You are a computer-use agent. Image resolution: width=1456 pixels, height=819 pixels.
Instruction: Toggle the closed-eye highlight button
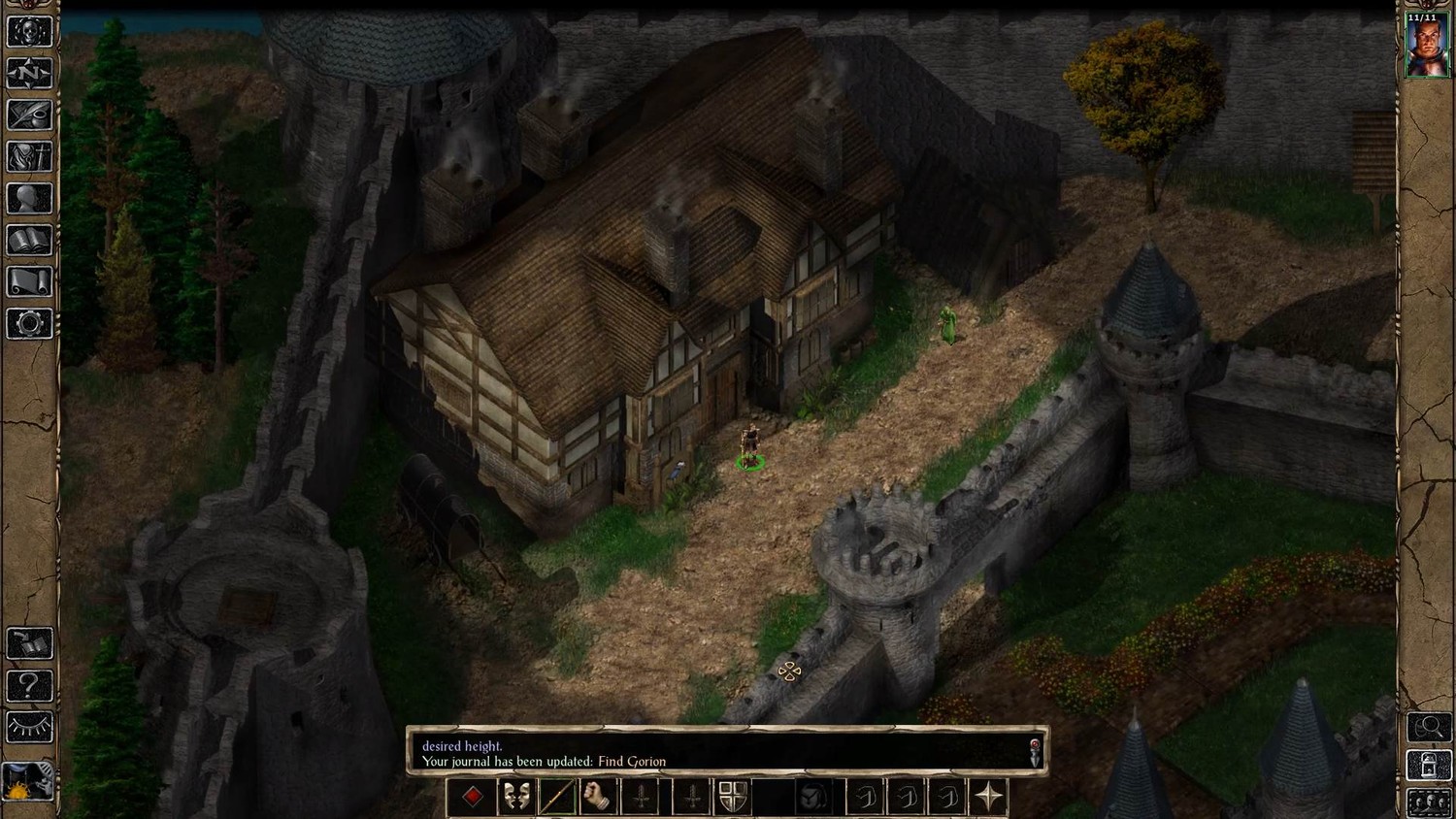click(29, 727)
